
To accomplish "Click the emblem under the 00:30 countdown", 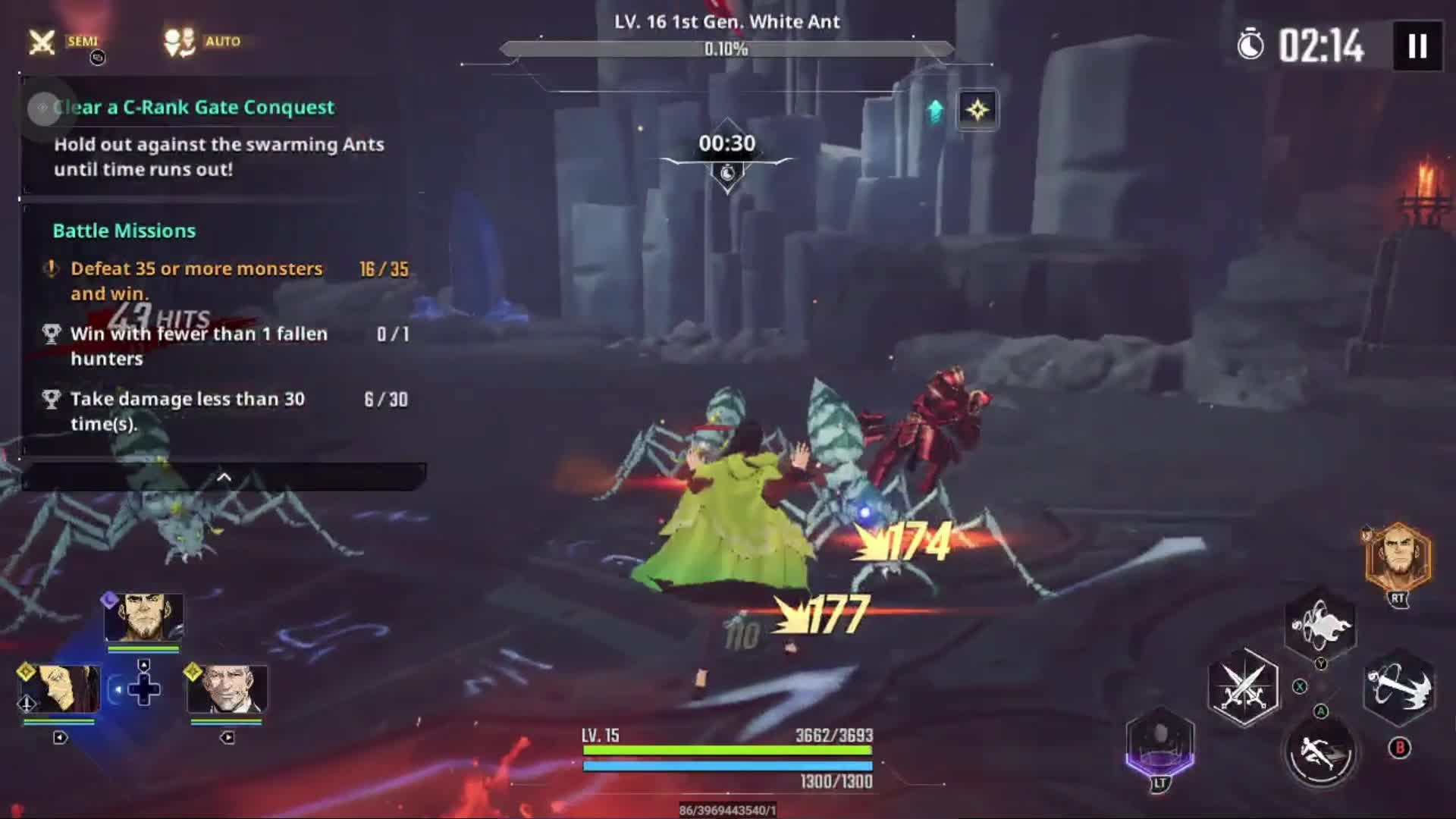I will coord(726,173).
